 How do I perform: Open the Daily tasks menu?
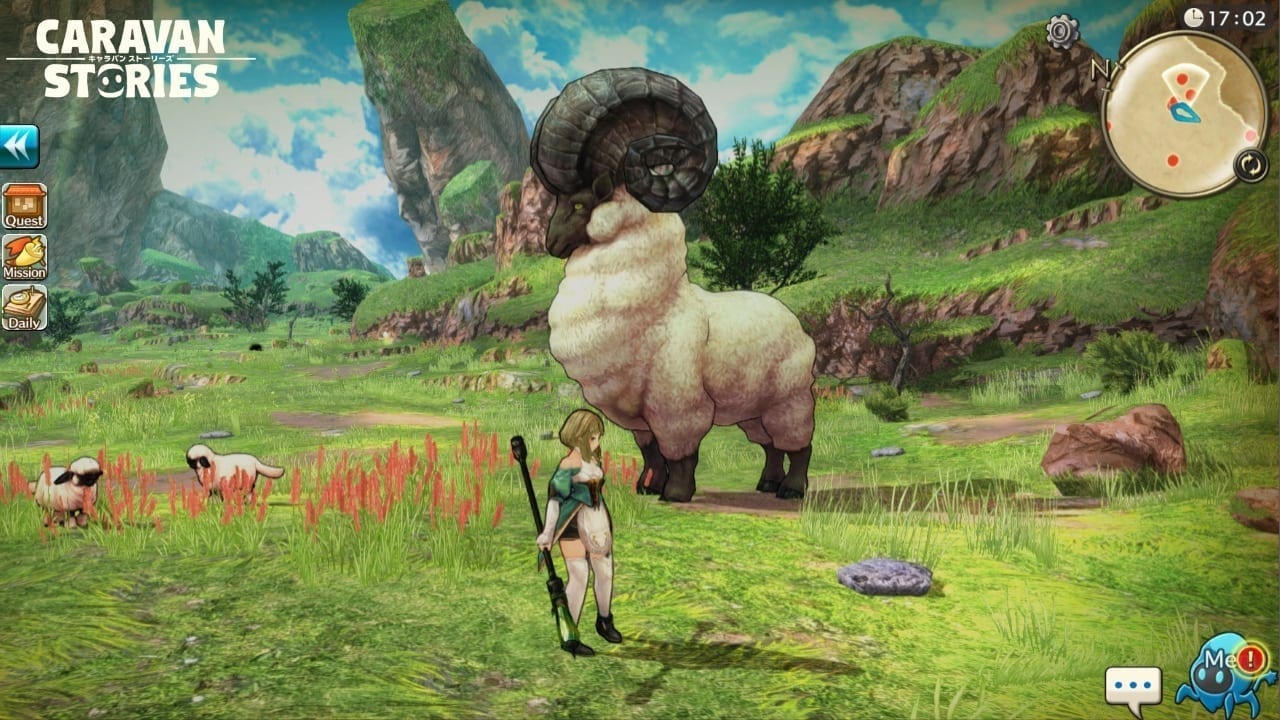coord(24,308)
